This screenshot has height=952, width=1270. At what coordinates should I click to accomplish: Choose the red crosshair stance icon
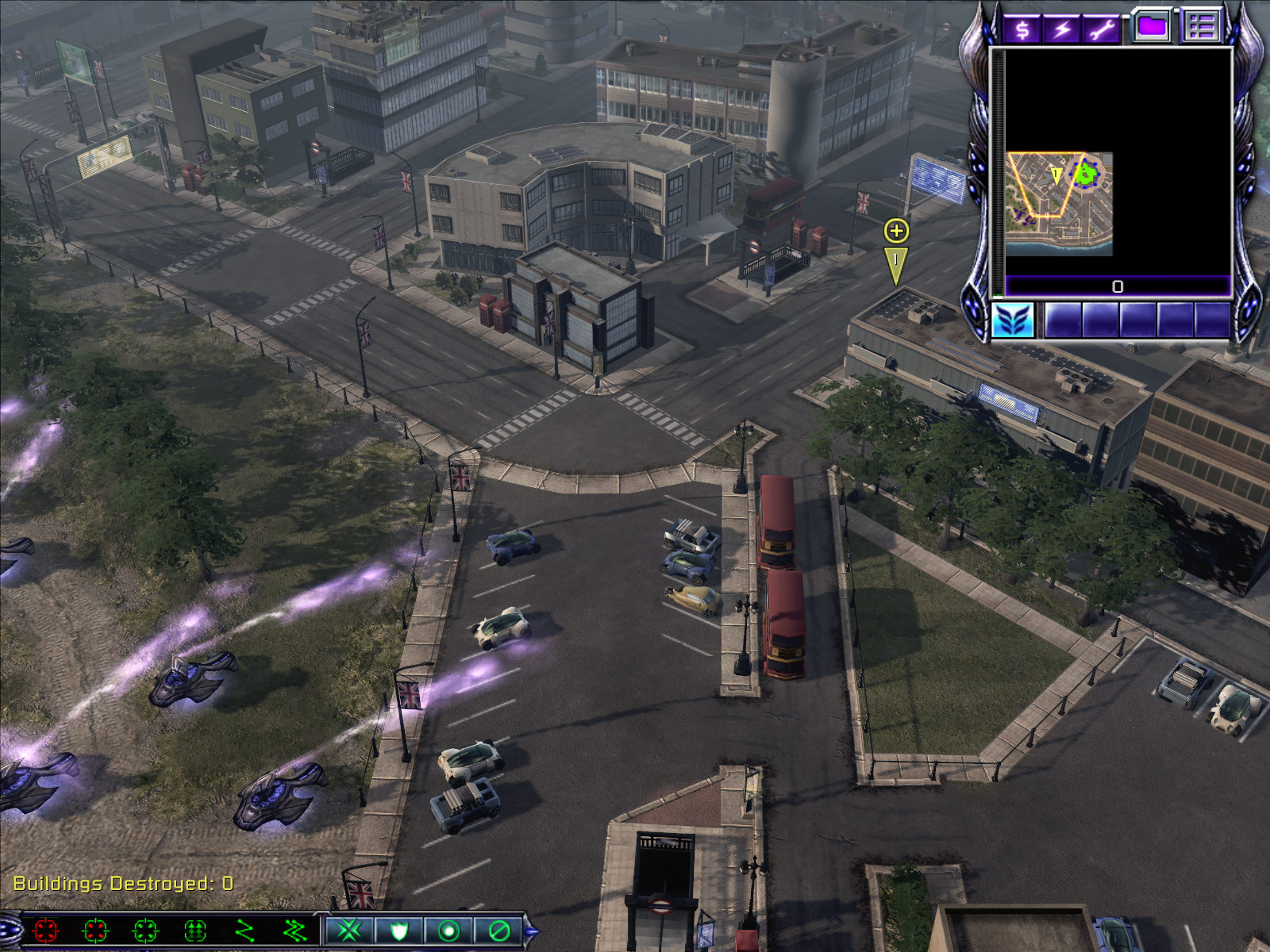(x=45, y=930)
